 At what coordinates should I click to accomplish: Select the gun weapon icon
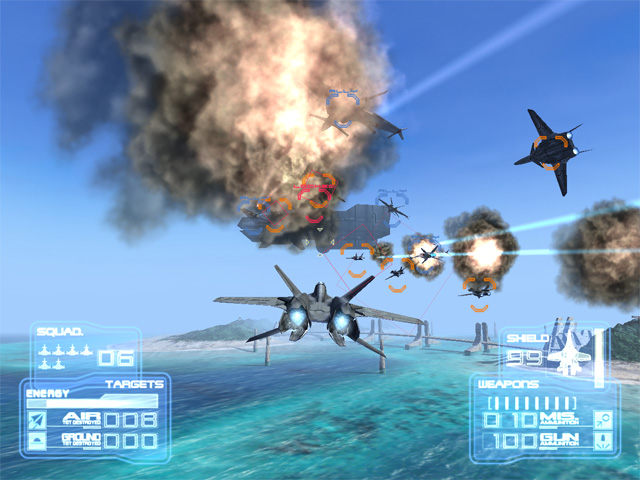[603, 440]
